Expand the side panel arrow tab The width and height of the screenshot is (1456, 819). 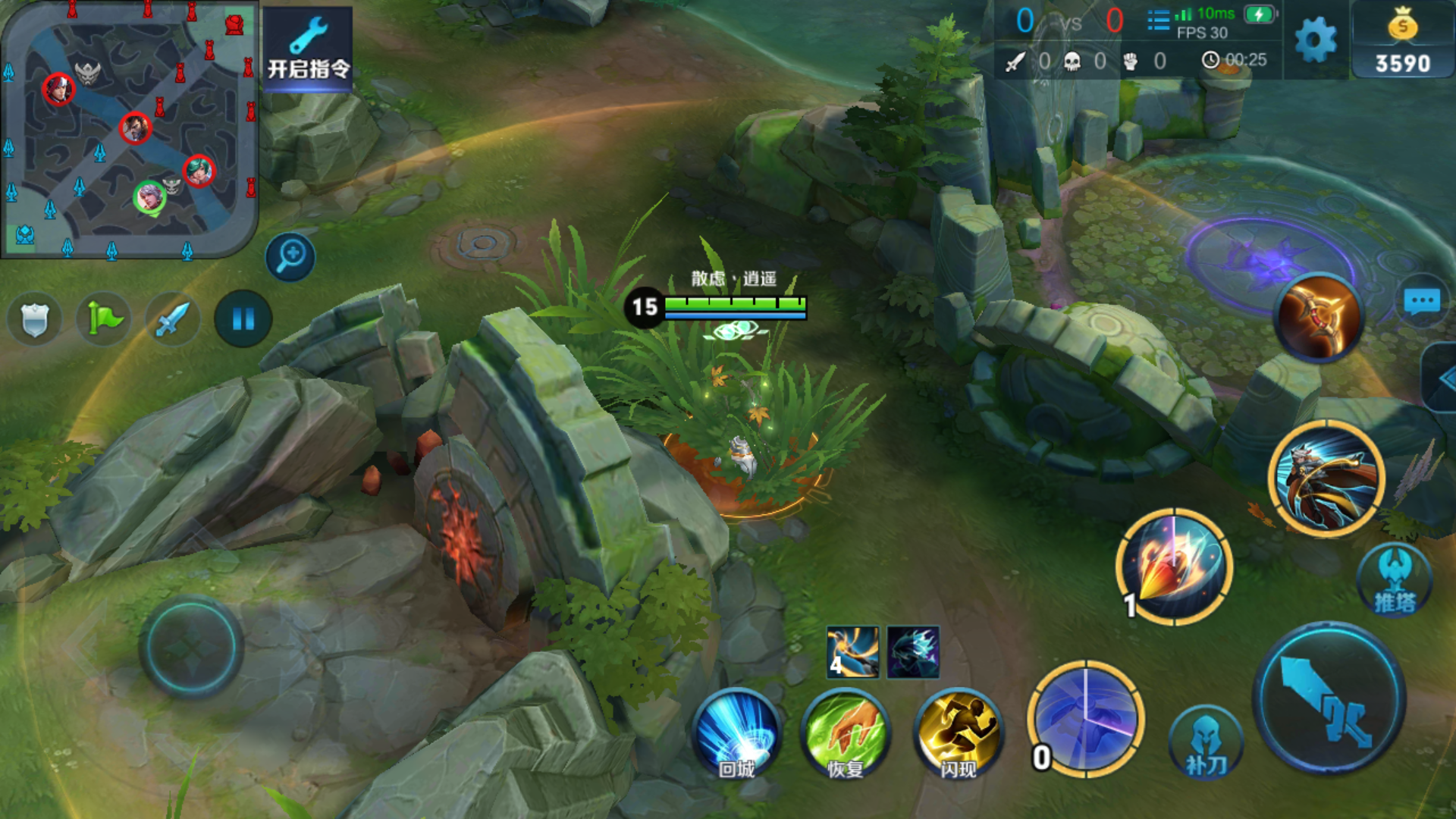click(1442, 378)
